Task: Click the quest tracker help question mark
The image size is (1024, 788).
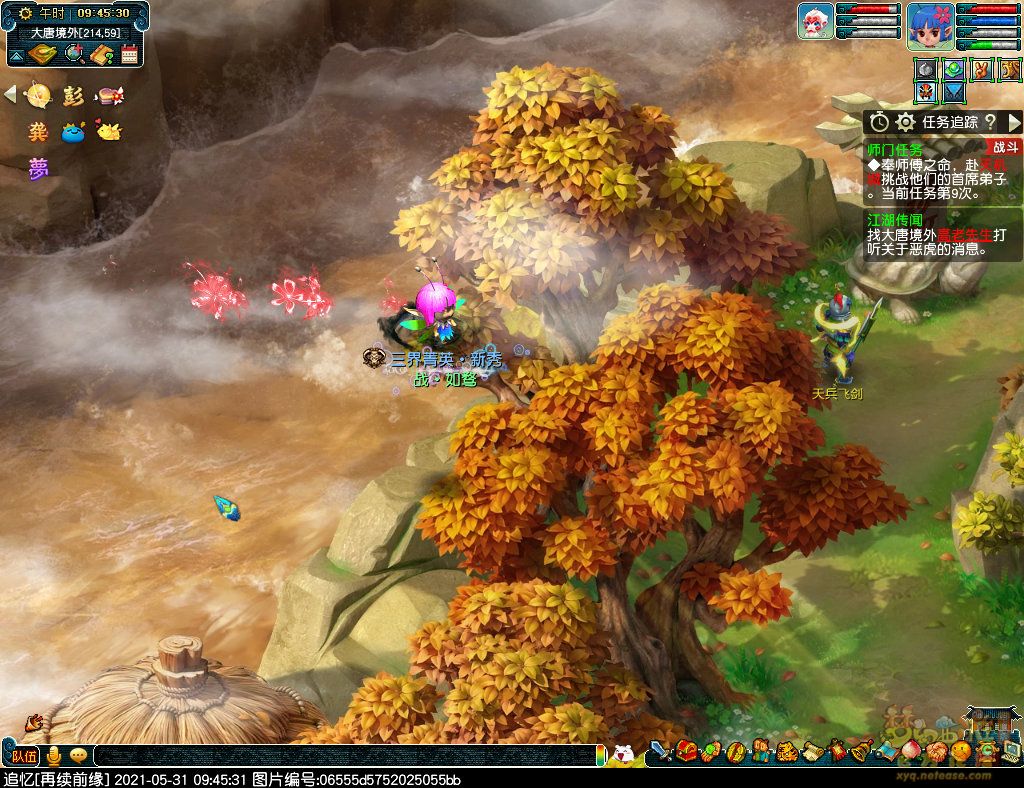Action: click(x=990, y=122)
